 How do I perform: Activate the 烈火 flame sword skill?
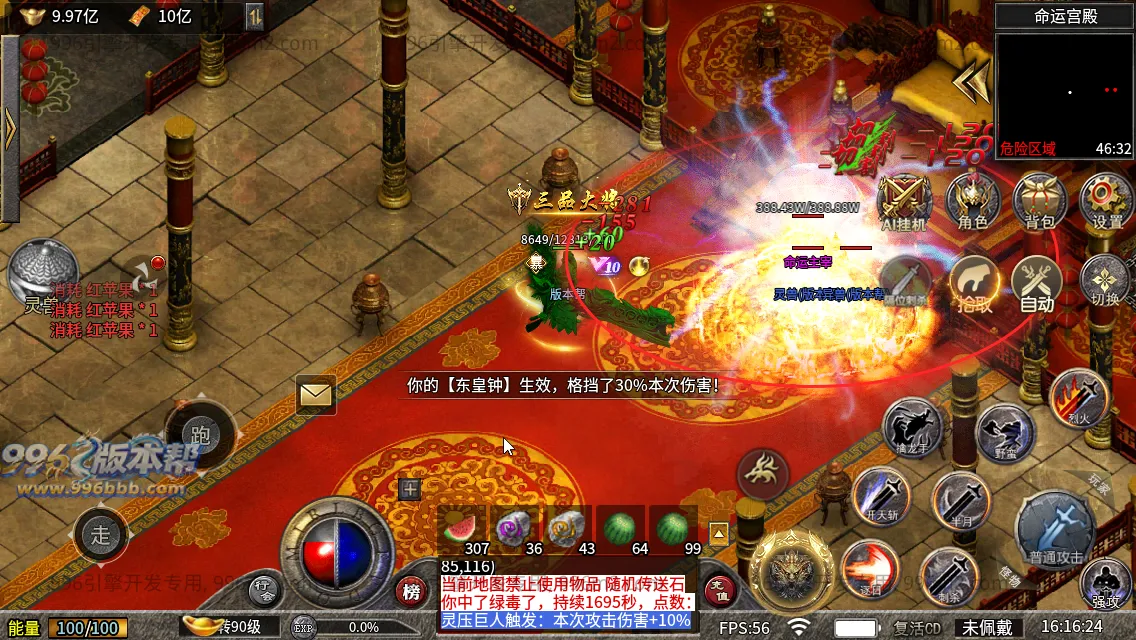1078,397
